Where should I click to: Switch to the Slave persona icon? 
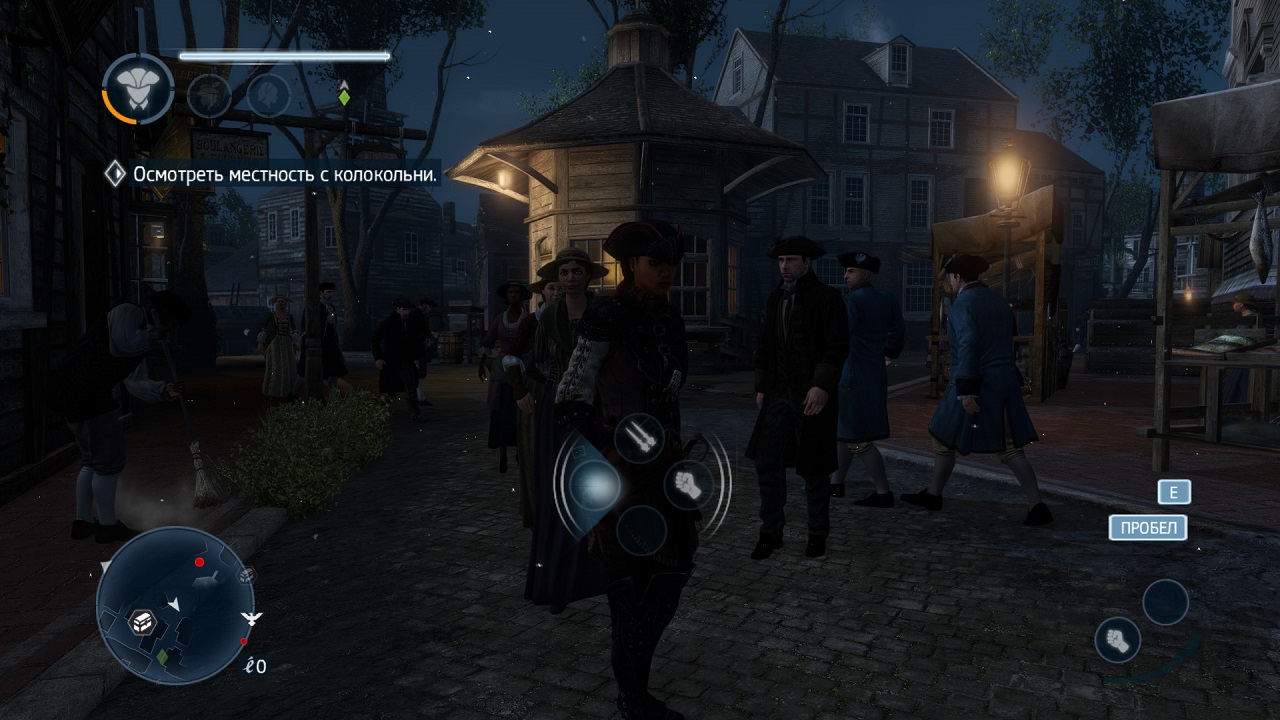tap(209, 96)
